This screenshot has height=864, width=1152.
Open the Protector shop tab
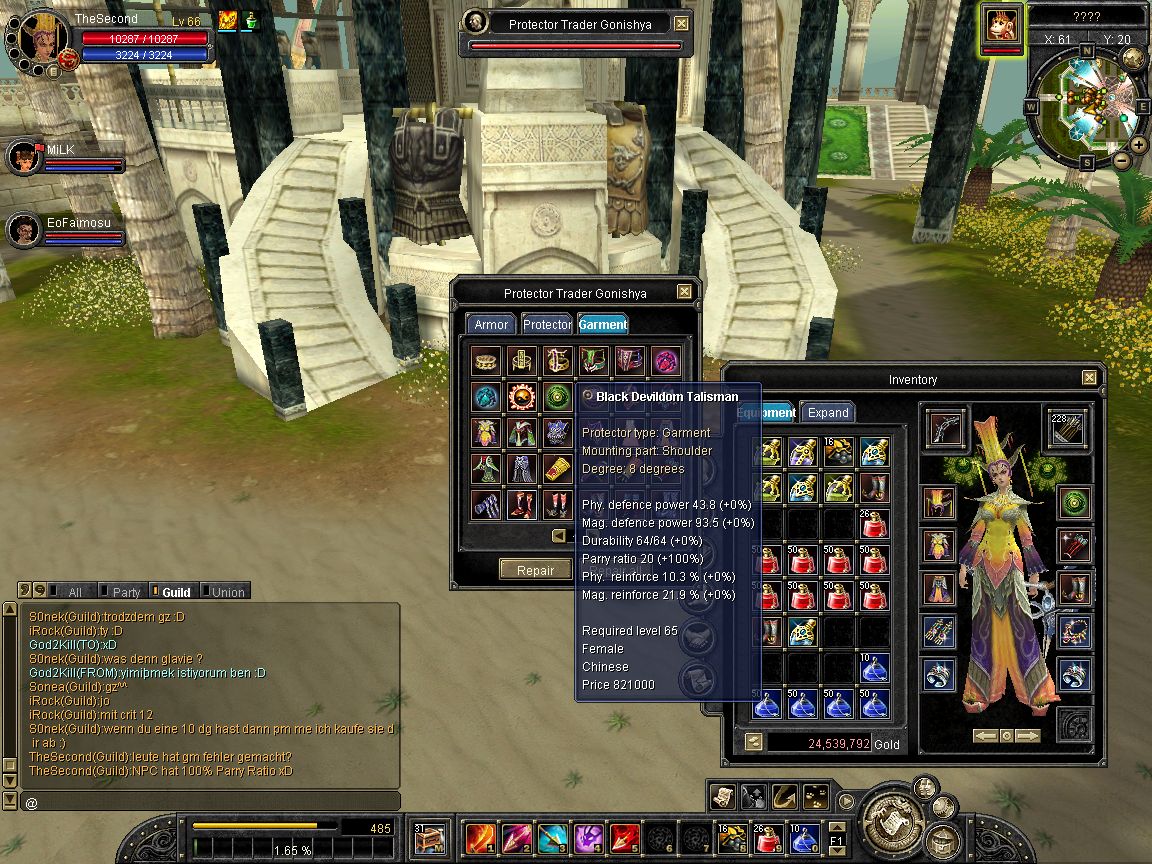tap(547, 324)
